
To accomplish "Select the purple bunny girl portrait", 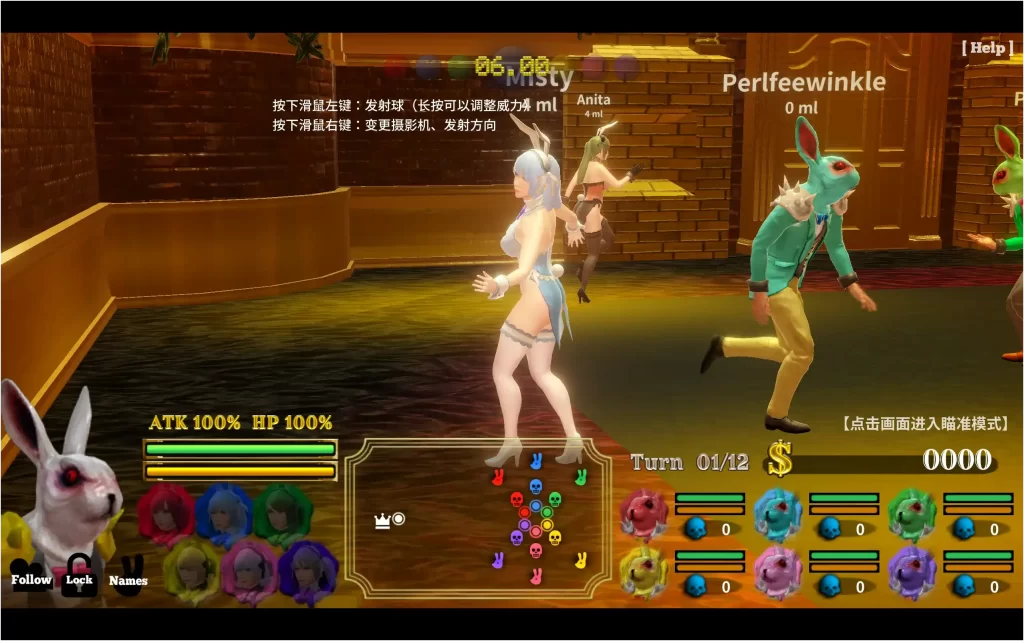I will 308,570.
